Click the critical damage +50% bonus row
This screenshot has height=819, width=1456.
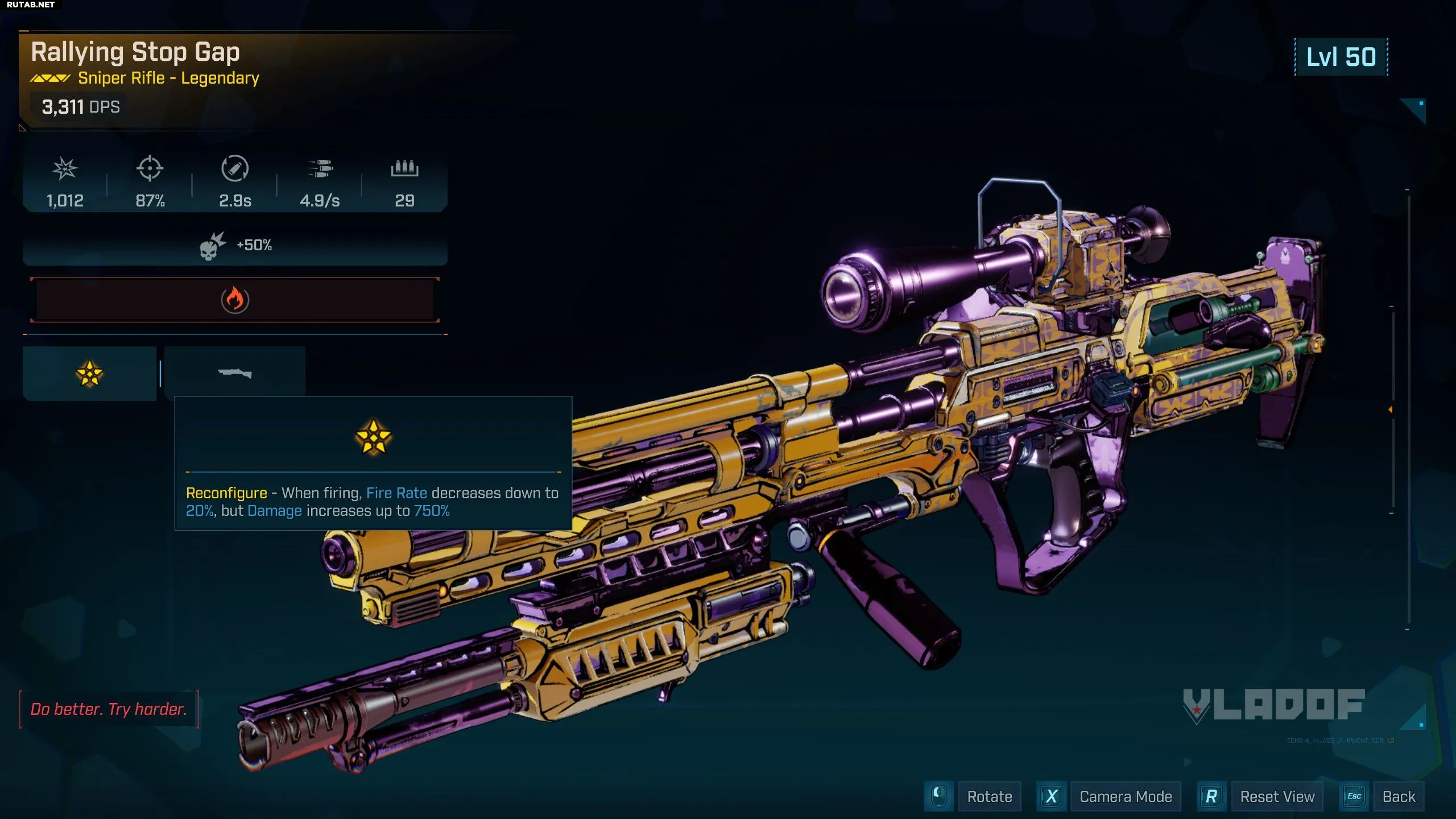tap(234, 246)
